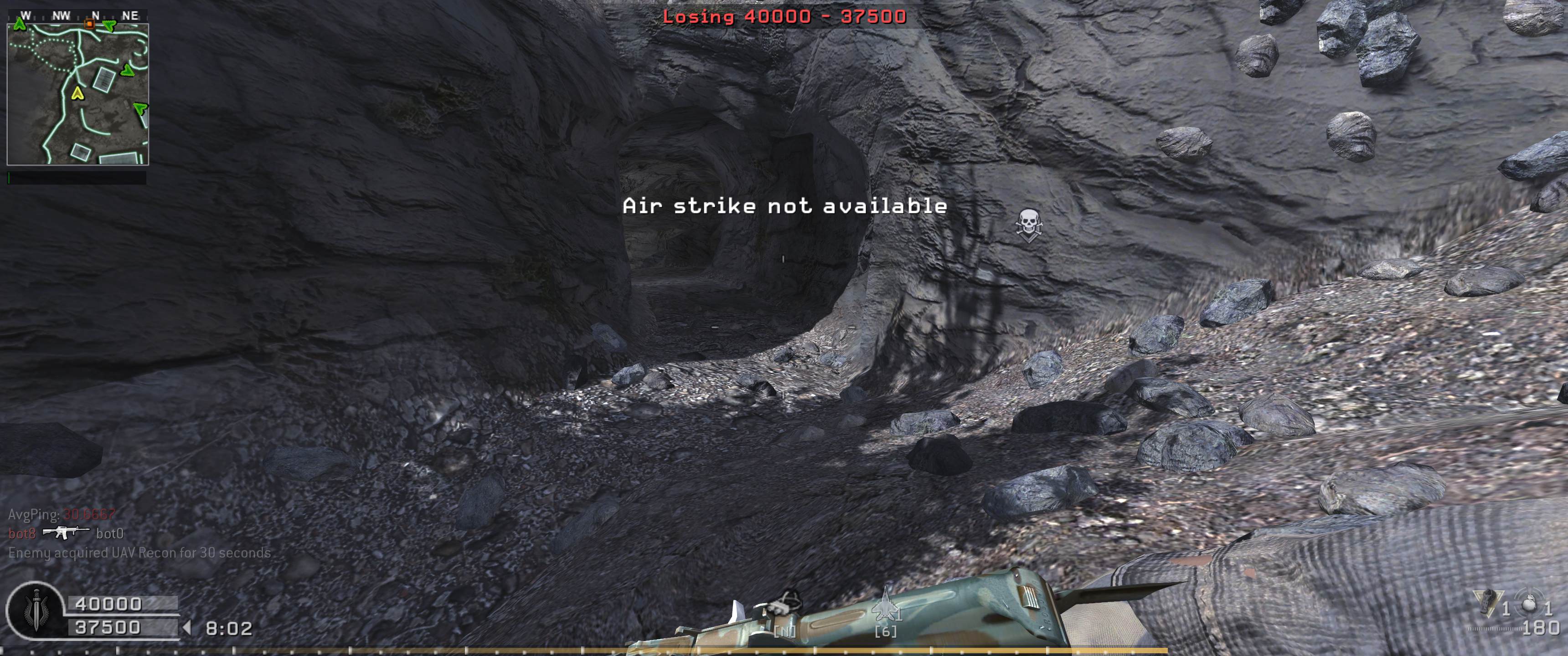
Task: Open the minimap in the corner
Action: click(77, 94)
